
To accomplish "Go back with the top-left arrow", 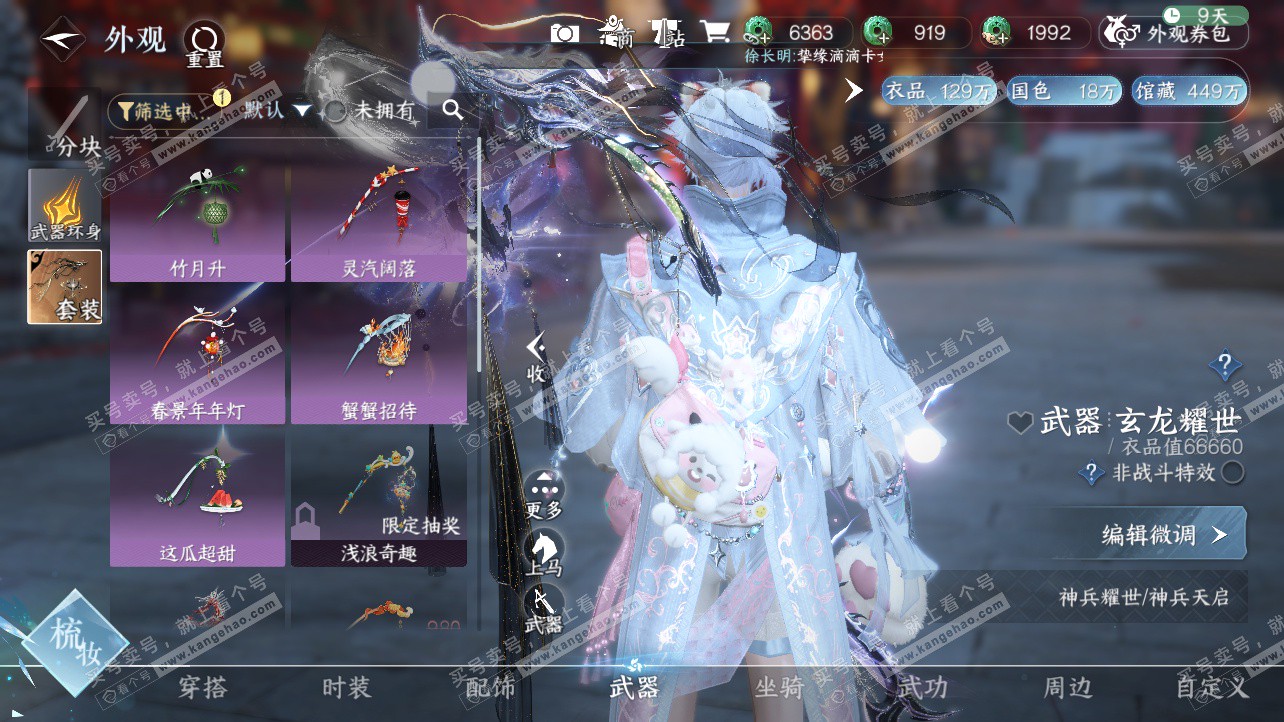I will pos(62,40).
